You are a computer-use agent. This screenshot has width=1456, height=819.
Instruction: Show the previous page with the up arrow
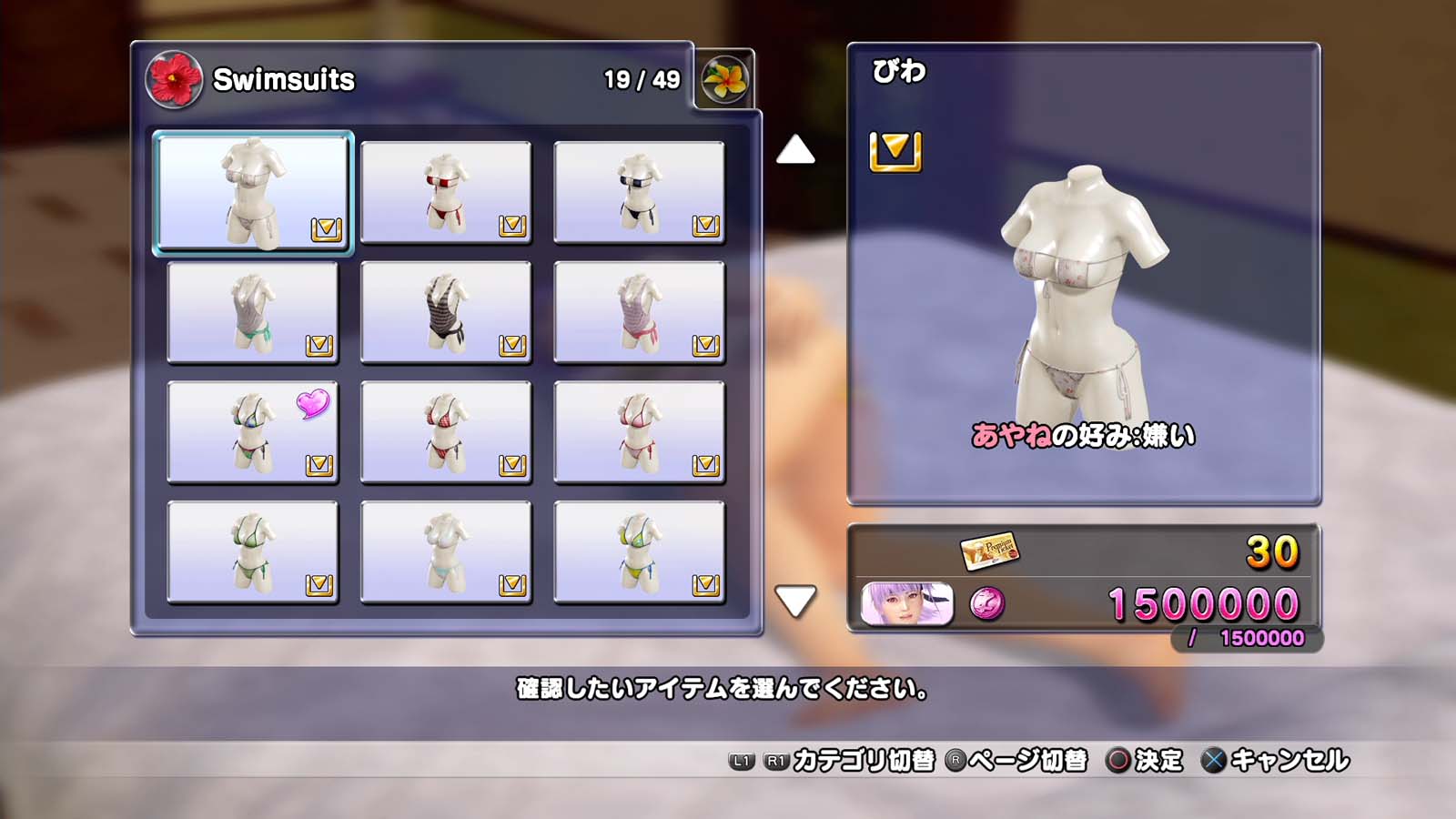click(x=795, y=150)
